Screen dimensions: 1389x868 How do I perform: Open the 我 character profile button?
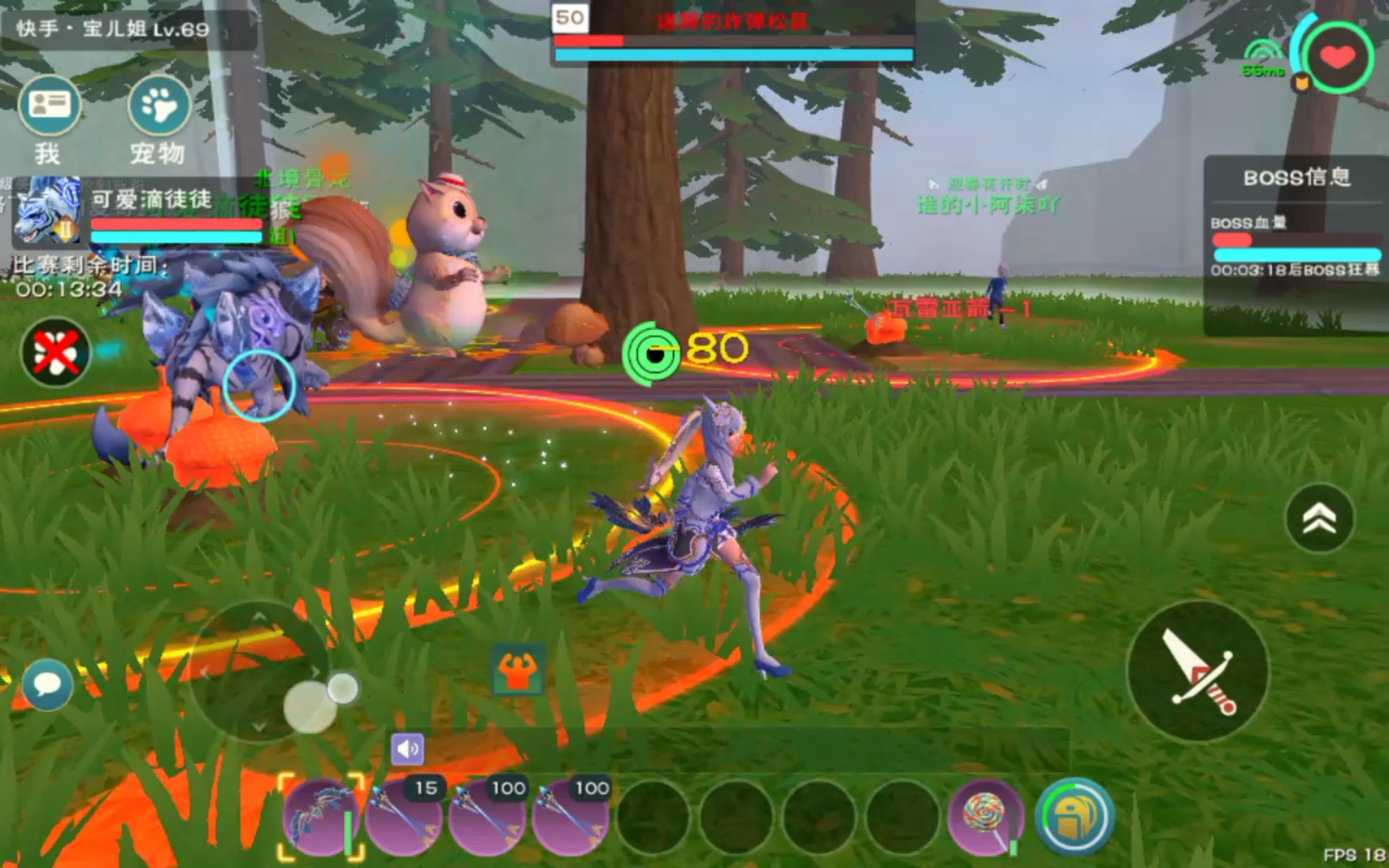49,106
